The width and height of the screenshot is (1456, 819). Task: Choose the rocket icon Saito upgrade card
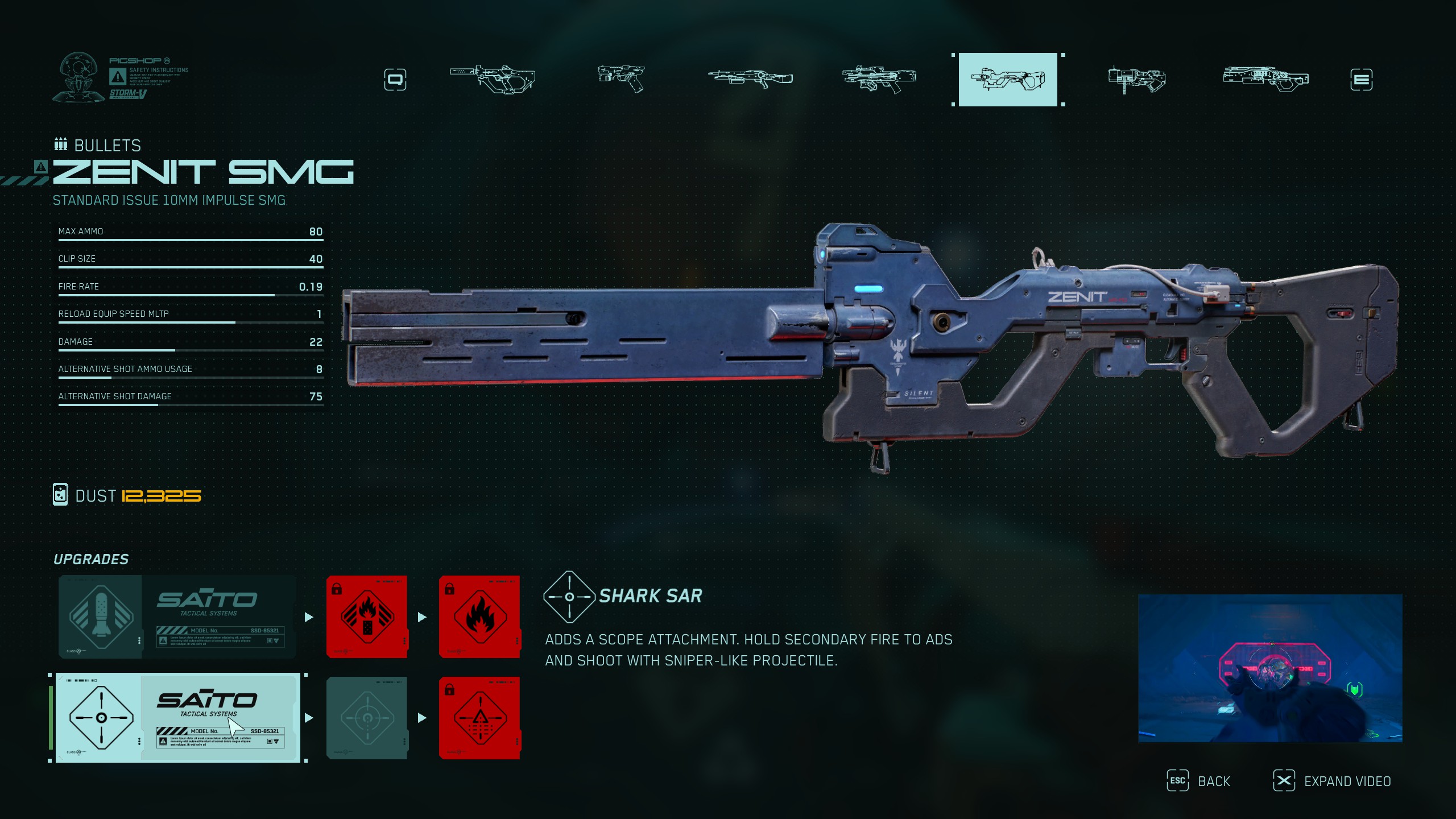[x=177, y=617]
